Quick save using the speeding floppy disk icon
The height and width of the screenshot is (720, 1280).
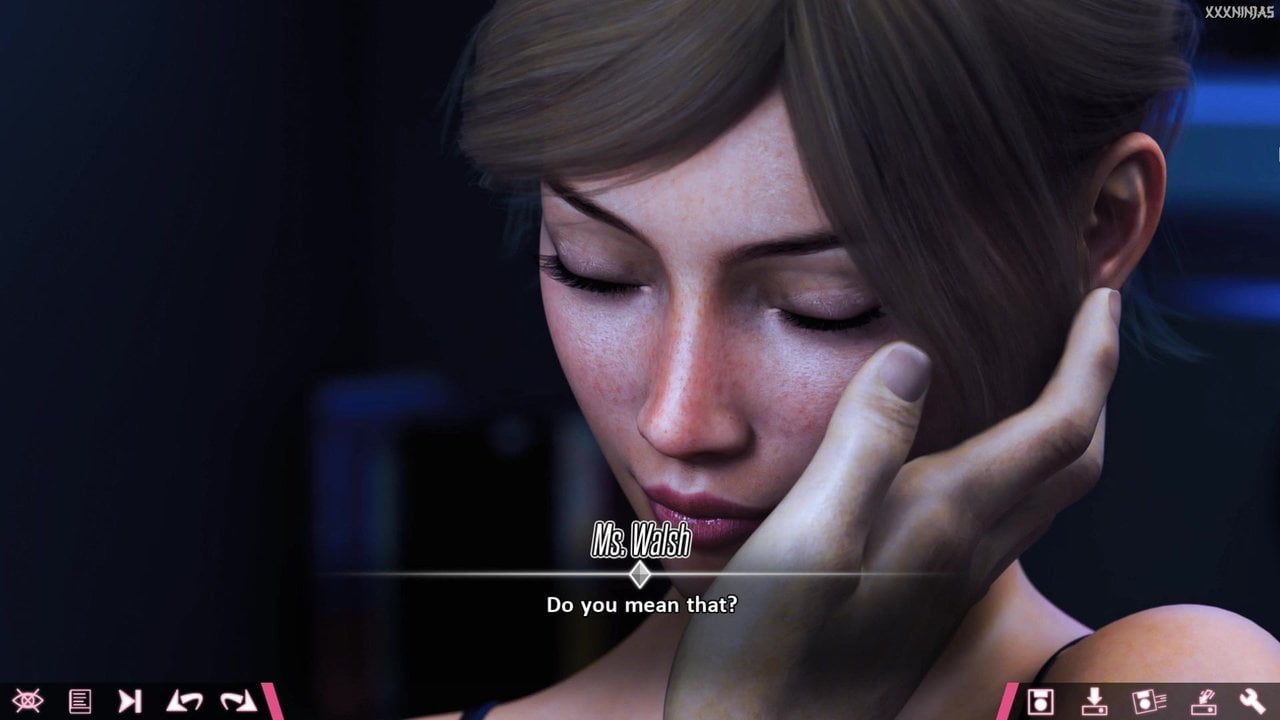[1148, 701]
